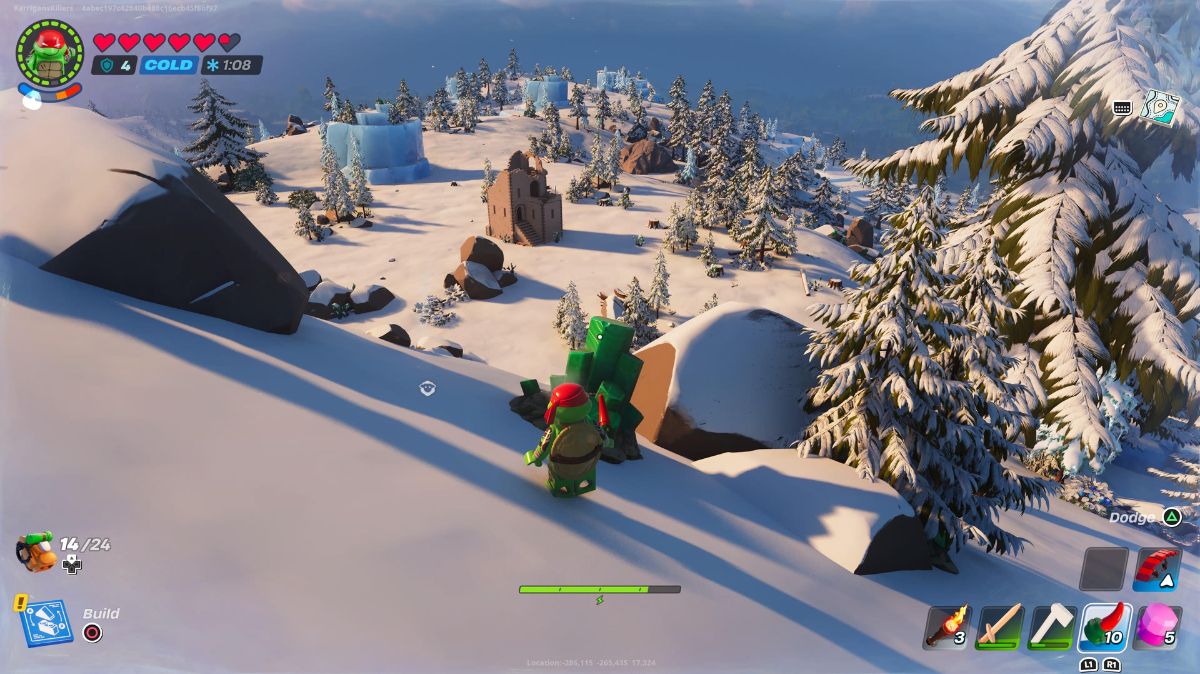The image size is (1200, 674).
Task: Open the map icon
Action: point(1161,107)
